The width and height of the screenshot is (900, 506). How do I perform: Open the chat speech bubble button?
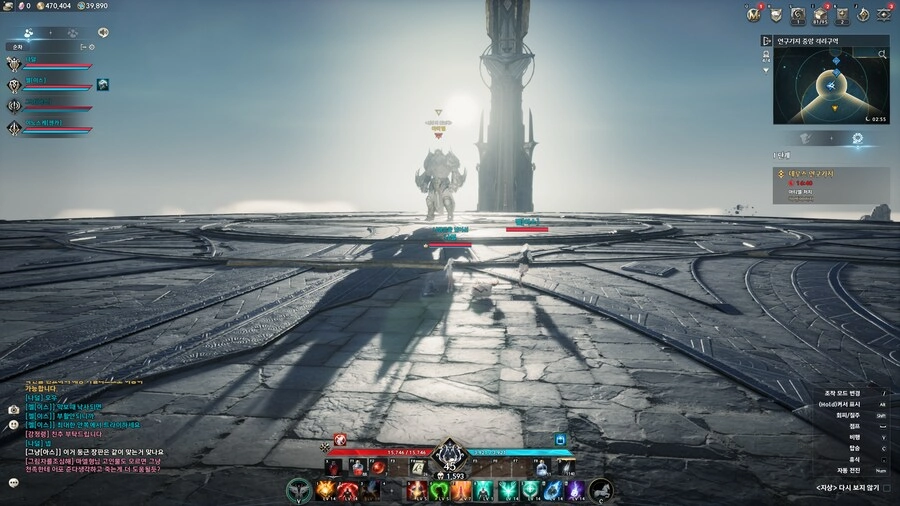(14, 482)
